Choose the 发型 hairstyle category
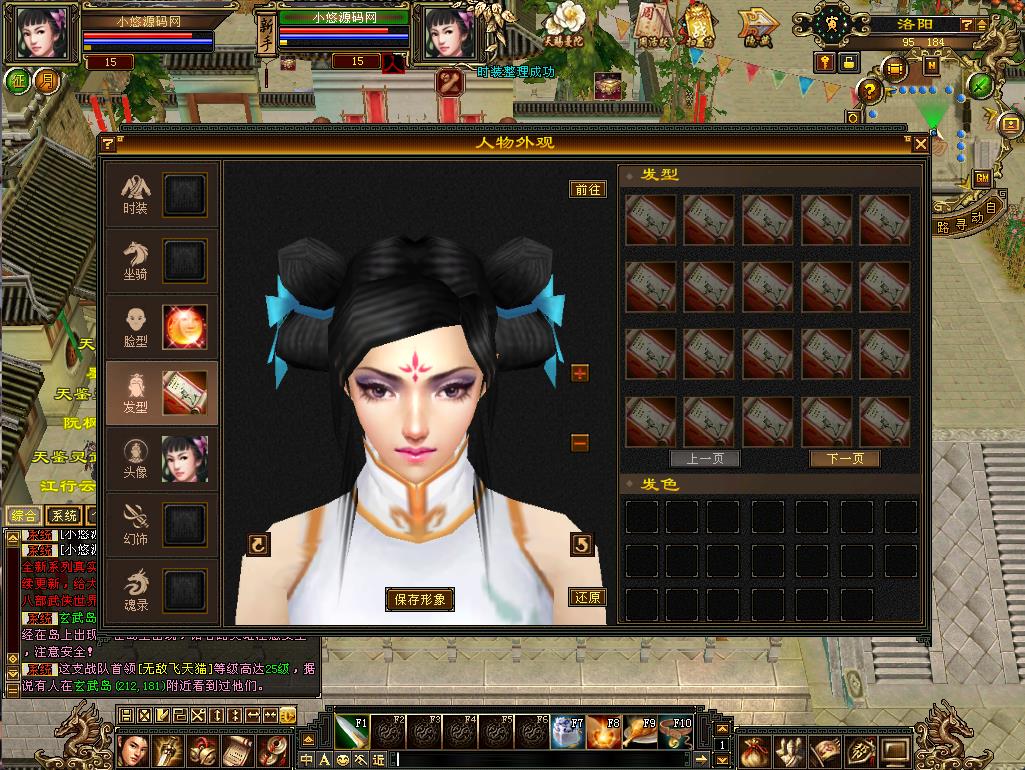Image resolution: width=1025 pixels, height=770 pixels. click(162, 392)
